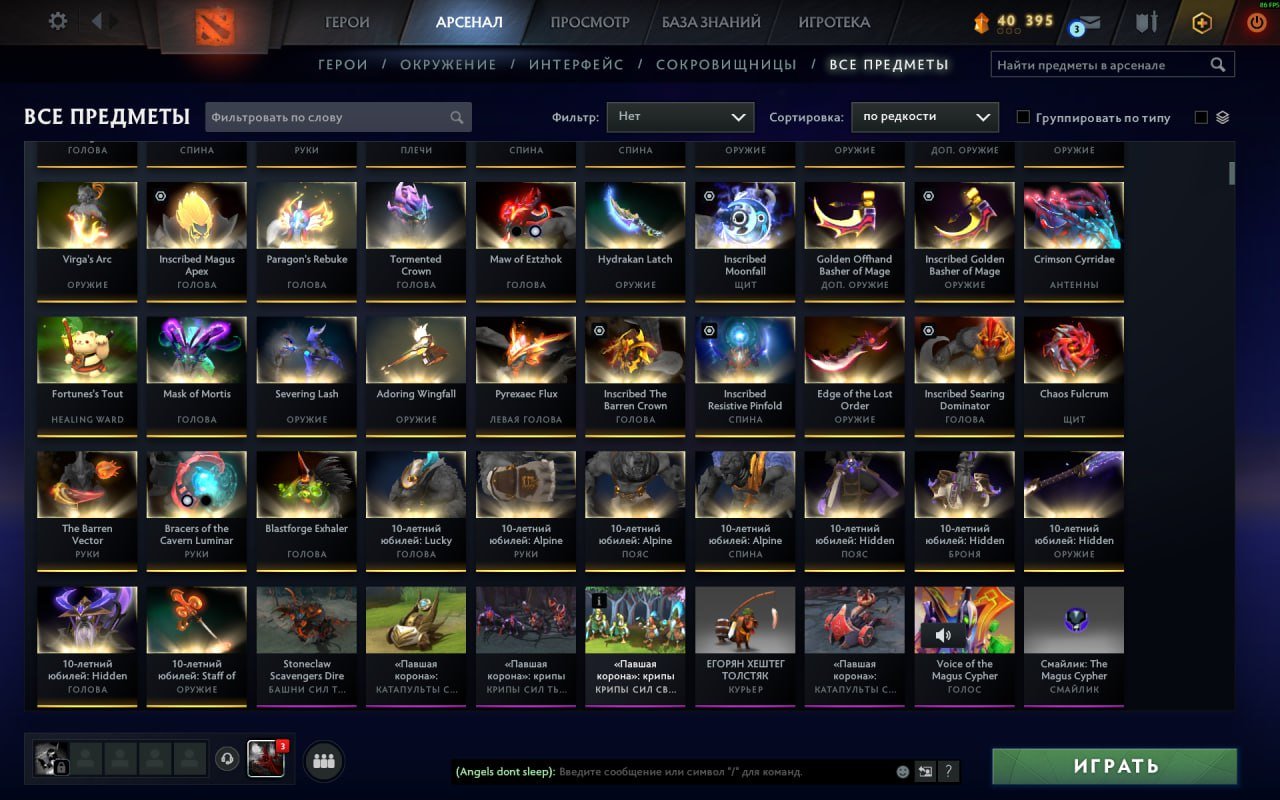
Task: Open the party groups icon near the chat
Action: [x=323, y=760]
